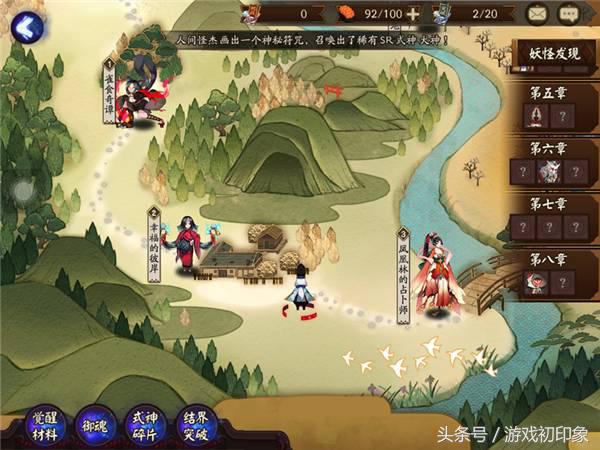This screenshot has width=600, height=450.
Task: Add stamina with the plus button
Action: [x=412, y=14]
